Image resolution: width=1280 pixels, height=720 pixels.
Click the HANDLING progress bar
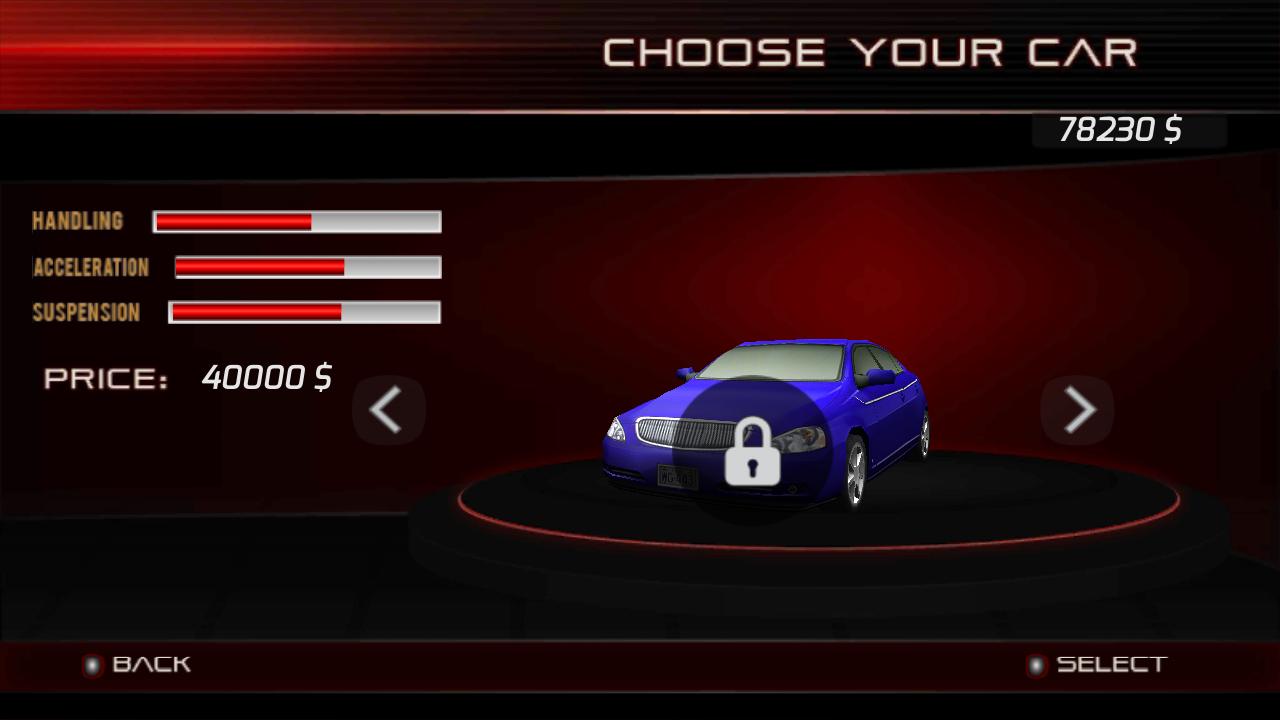[296, 221]
